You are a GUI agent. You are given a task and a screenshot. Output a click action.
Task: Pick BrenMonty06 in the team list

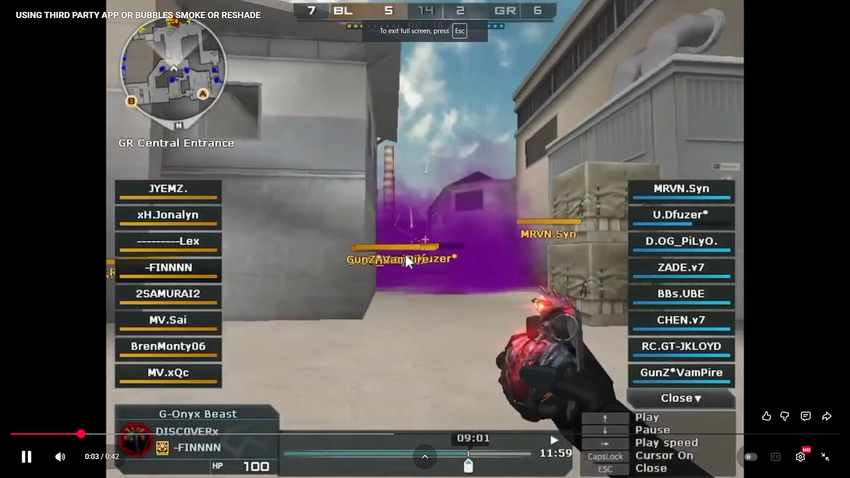168,347
